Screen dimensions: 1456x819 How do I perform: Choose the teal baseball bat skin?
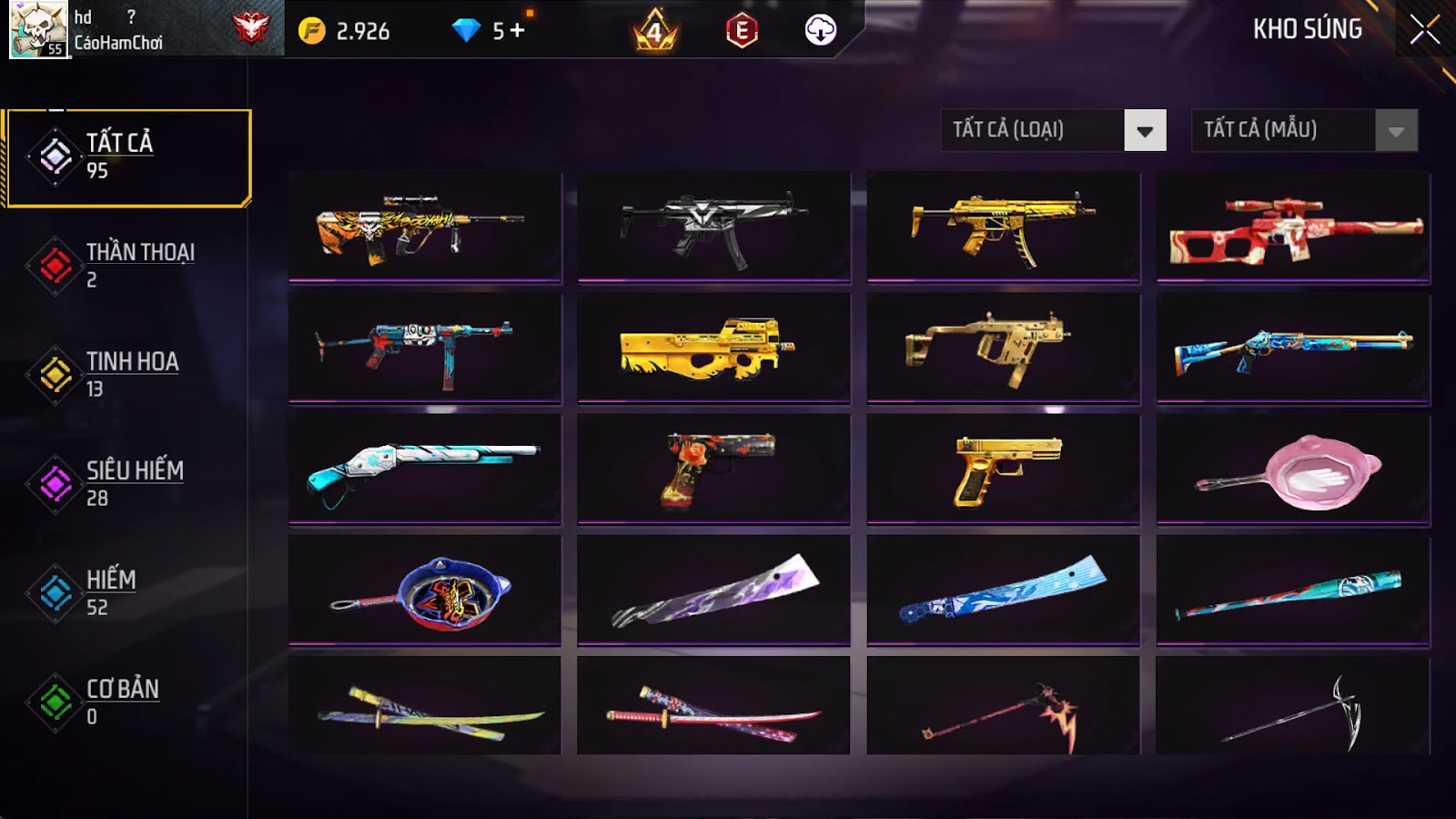click(1293, 591)
